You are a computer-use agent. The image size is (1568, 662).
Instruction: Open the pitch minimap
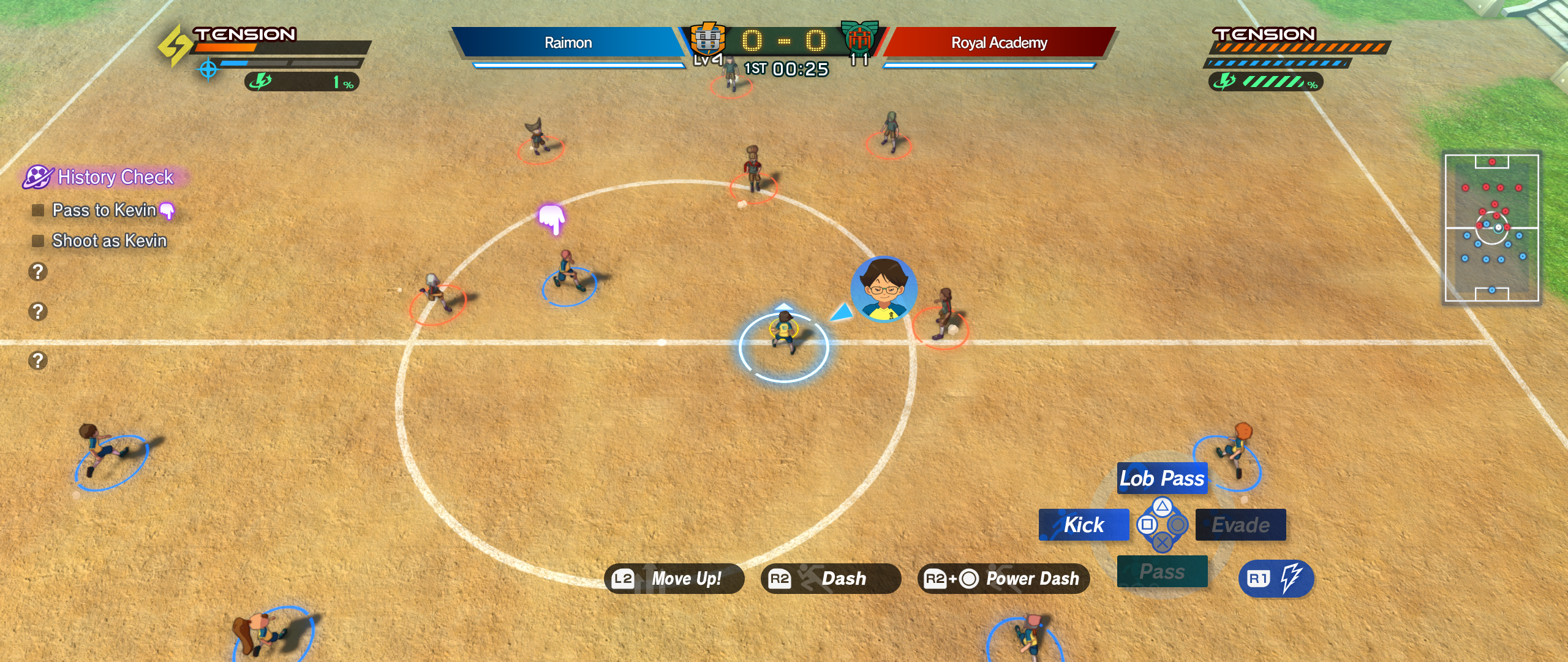tap(1491, 228)
